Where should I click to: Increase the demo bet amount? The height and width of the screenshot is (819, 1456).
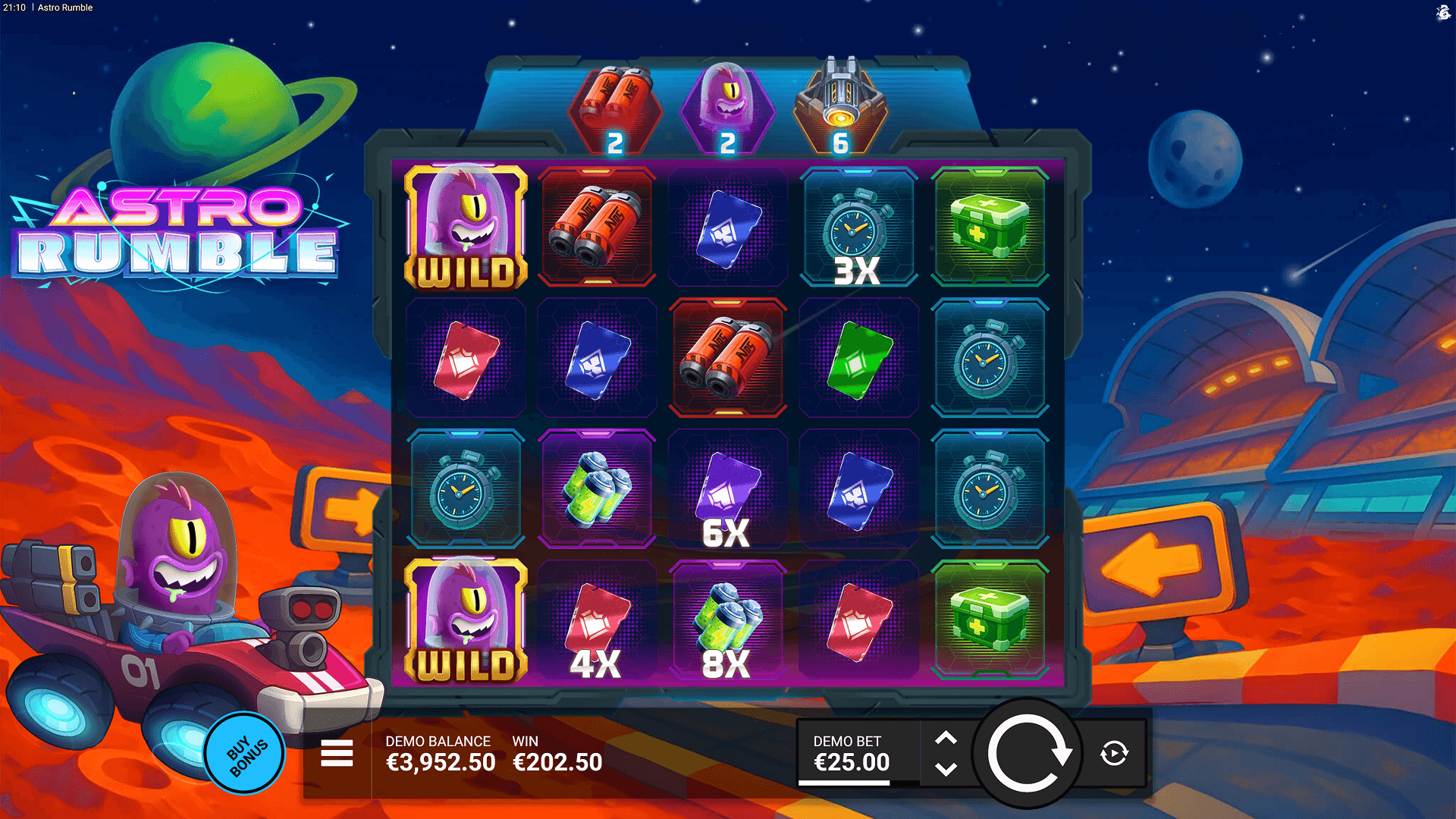coord(946,738)
